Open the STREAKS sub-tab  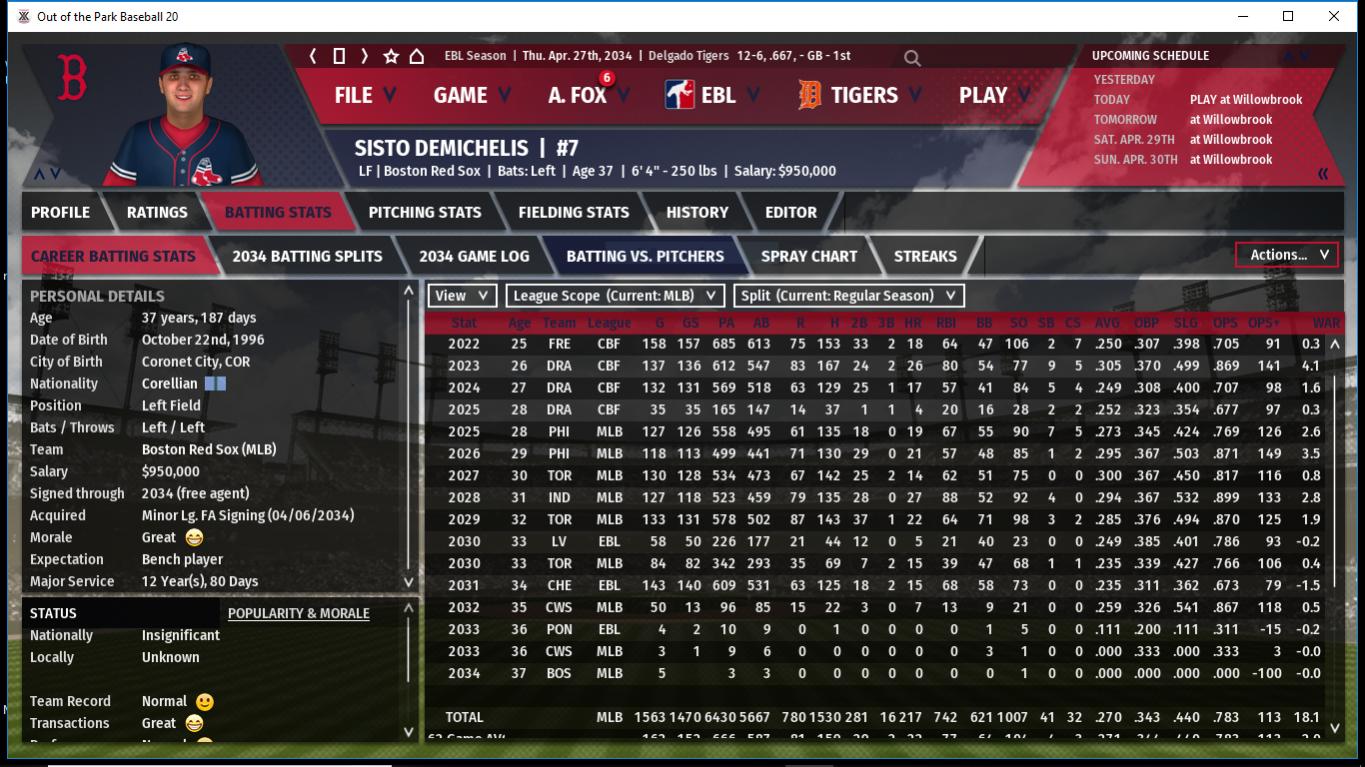[x=925, y=256]
